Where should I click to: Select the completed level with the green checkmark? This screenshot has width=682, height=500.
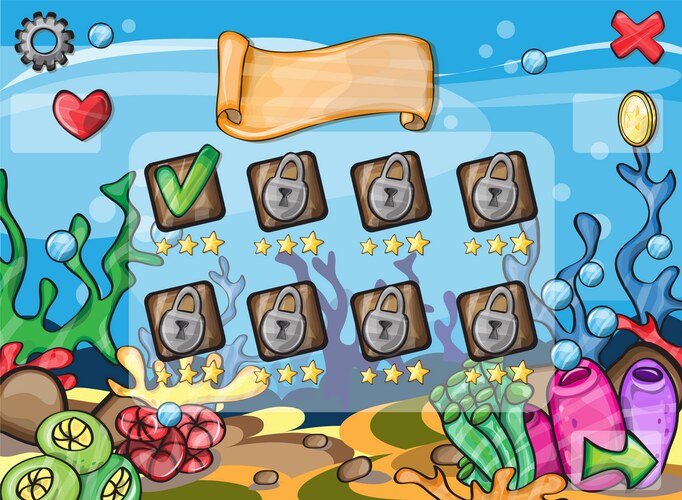[184, 187]
